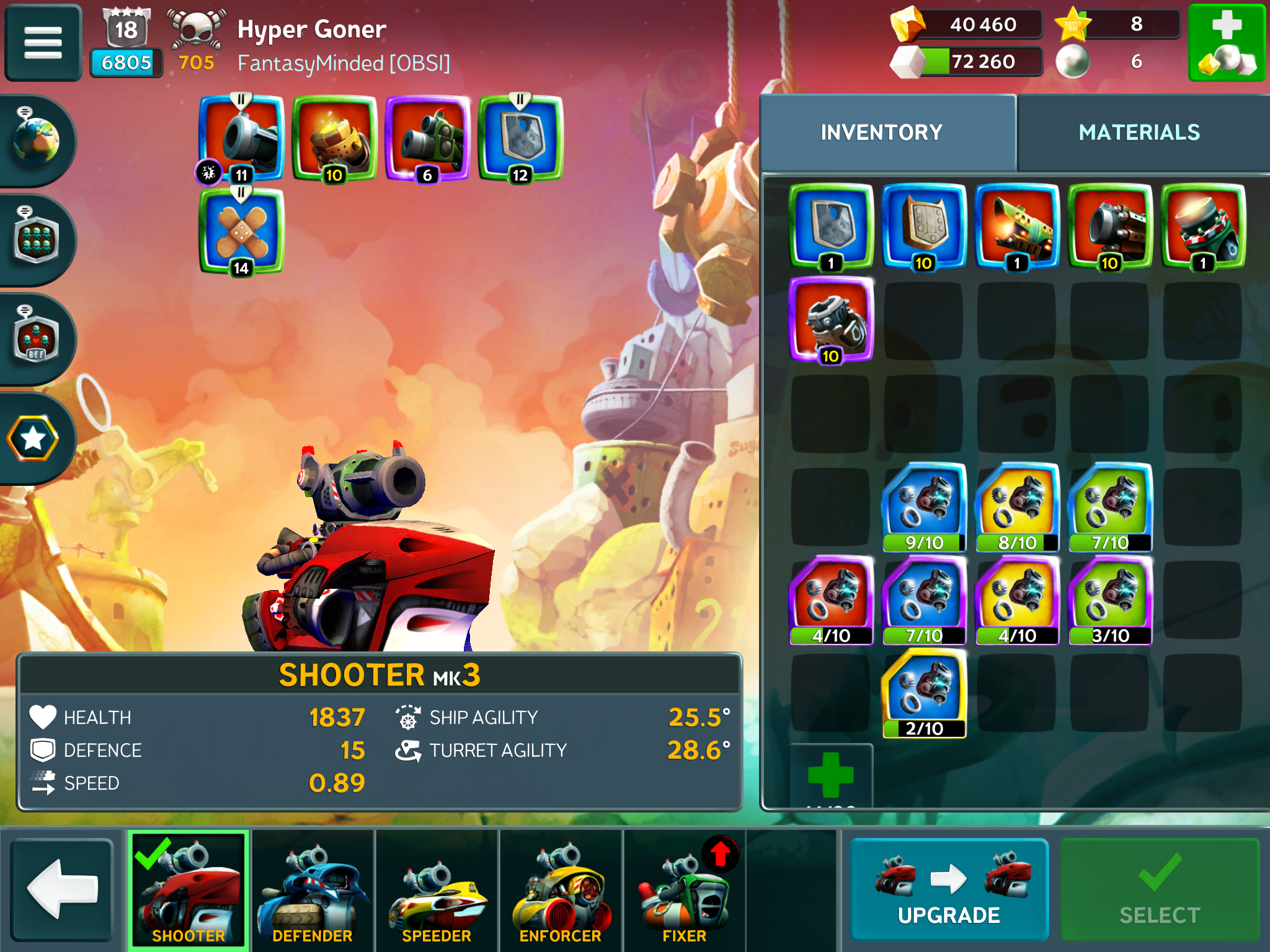Image resolution: width=1270 pixels, height=952 pixels.
Task: Go back with the white arrow button
Action: (x=62, y=889)
